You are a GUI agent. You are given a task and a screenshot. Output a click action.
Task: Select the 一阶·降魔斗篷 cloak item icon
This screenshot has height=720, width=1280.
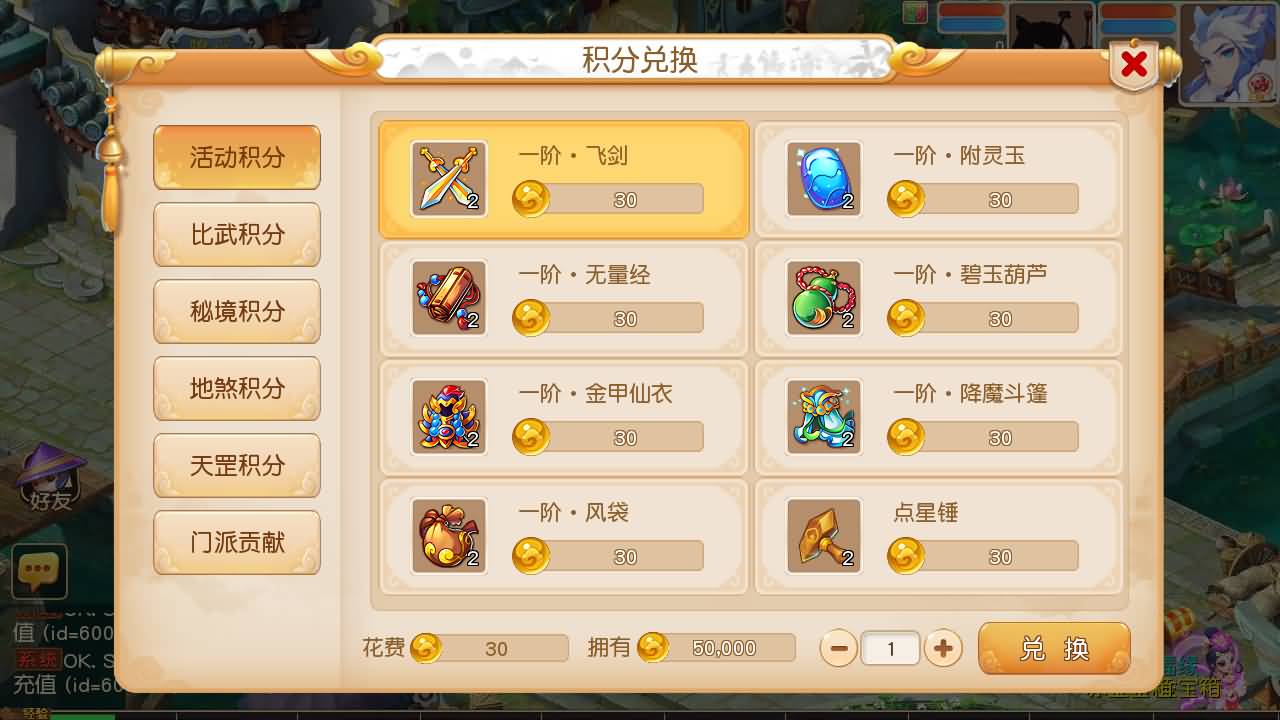[x=823, y=416]
